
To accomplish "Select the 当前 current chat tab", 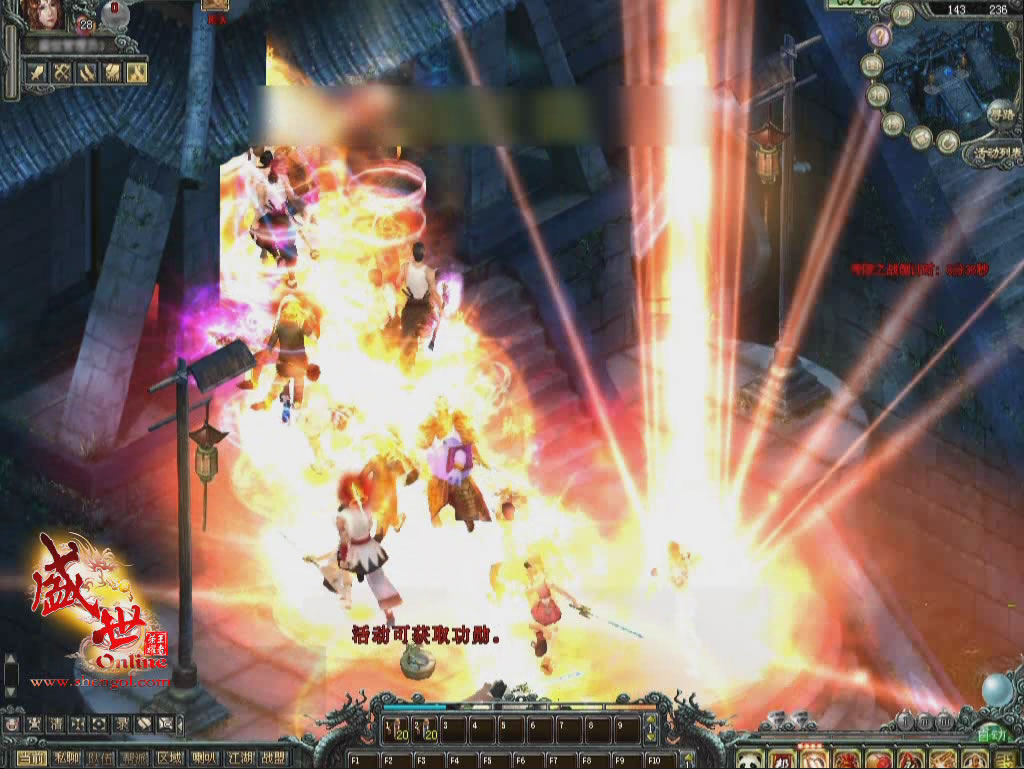I will [x=32, y=758].
